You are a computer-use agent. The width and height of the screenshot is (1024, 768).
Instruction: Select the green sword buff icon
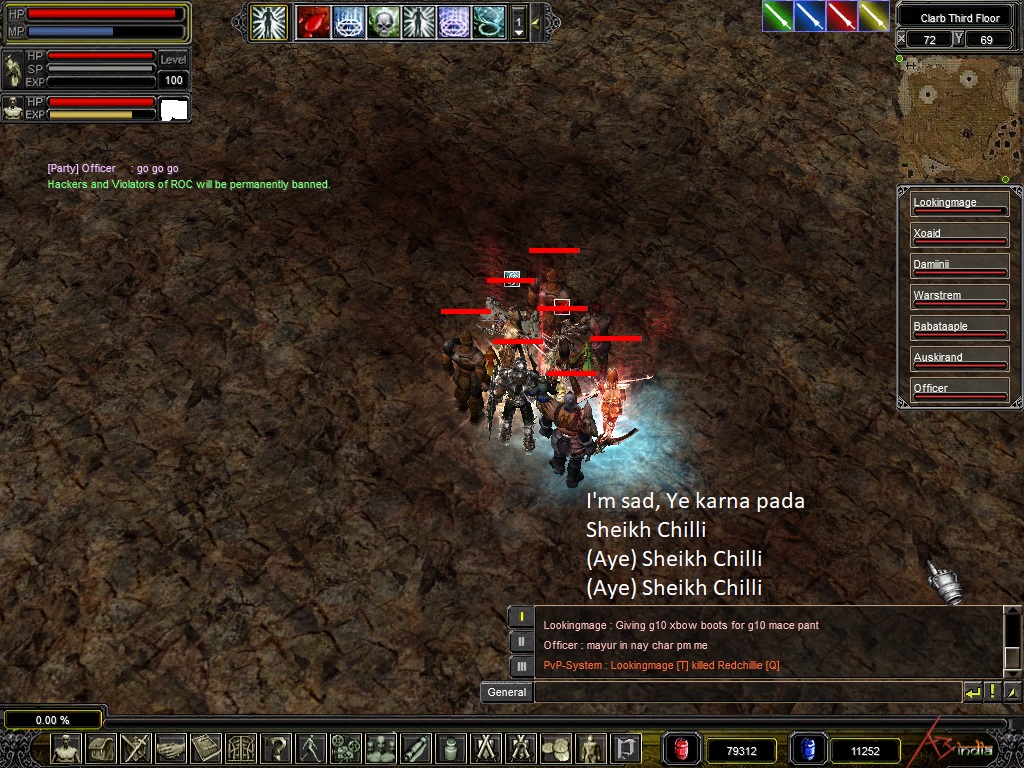pyautogui.click(x=778, y=16)
